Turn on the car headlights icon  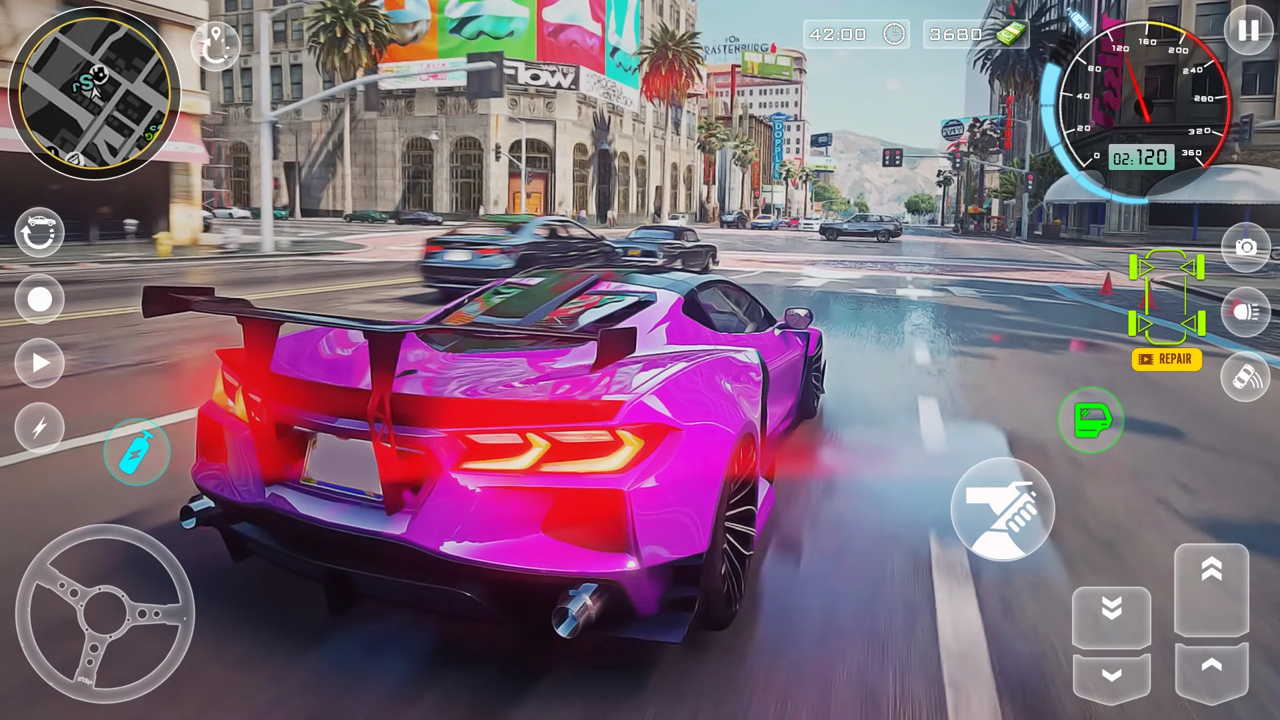tap(1246, 311)
